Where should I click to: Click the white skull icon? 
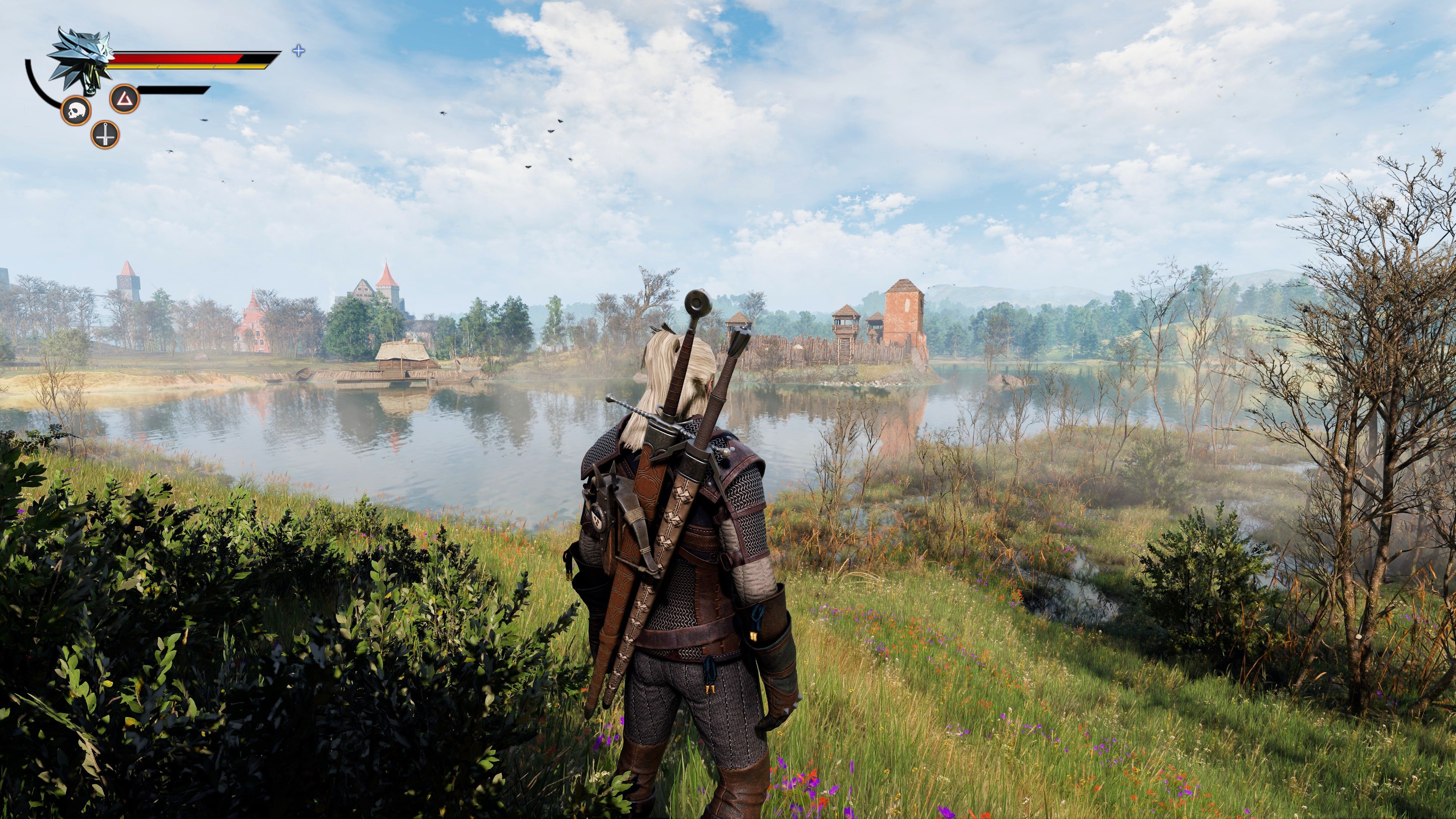[76, 111]
